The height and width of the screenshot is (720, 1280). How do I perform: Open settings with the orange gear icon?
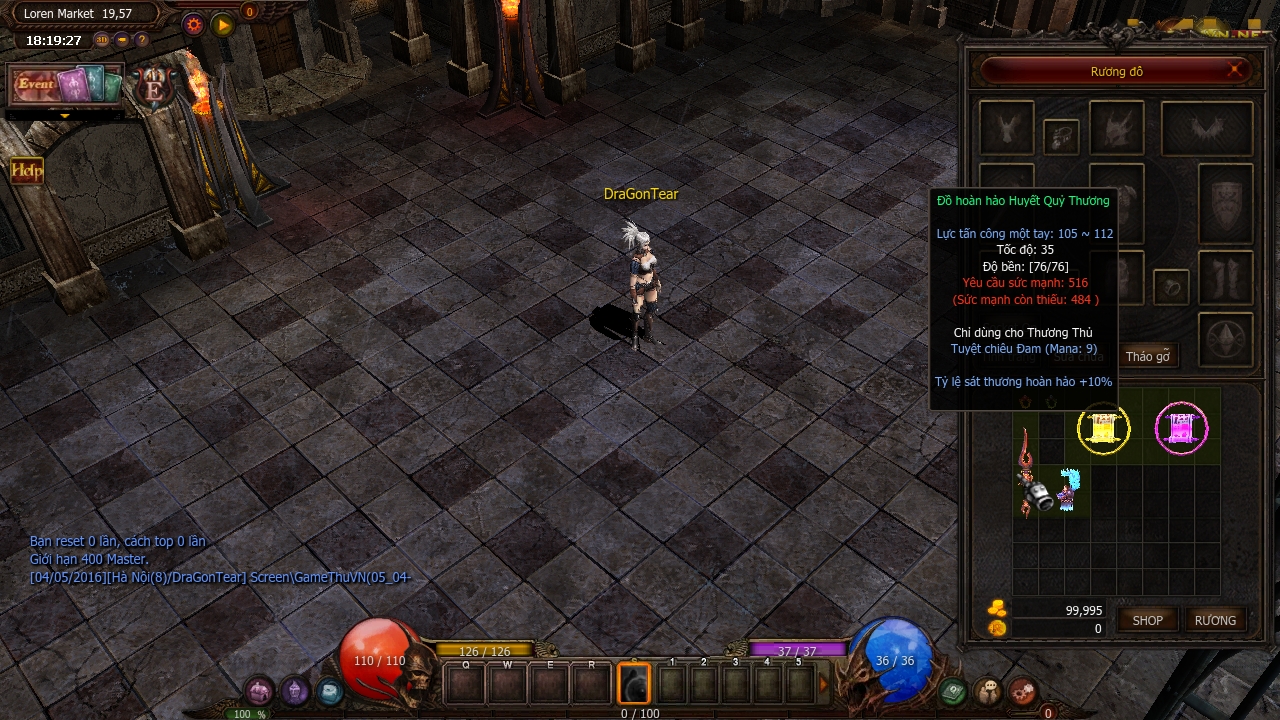194,25
